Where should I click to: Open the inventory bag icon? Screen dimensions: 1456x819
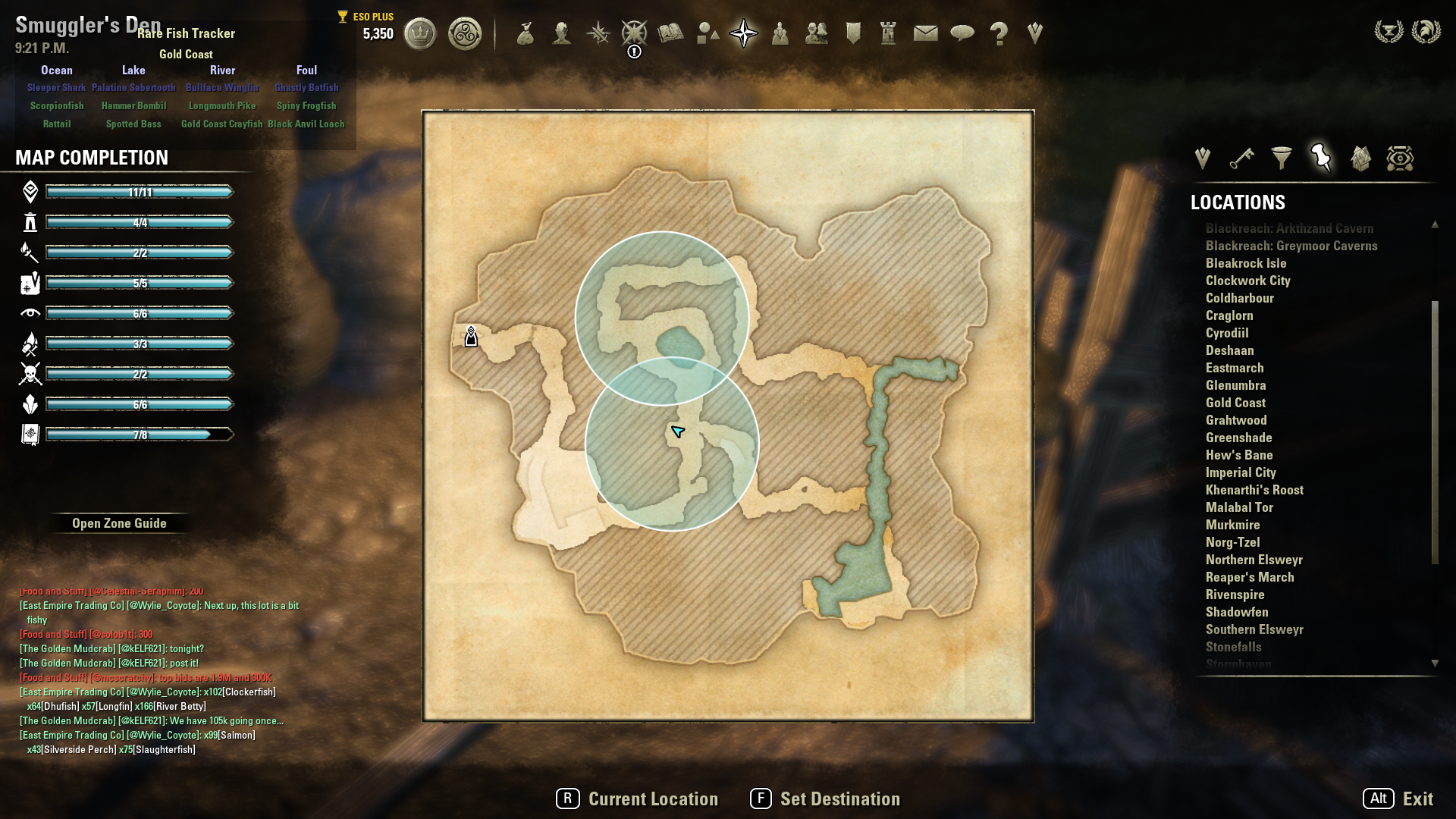click(x=525, y=33)
